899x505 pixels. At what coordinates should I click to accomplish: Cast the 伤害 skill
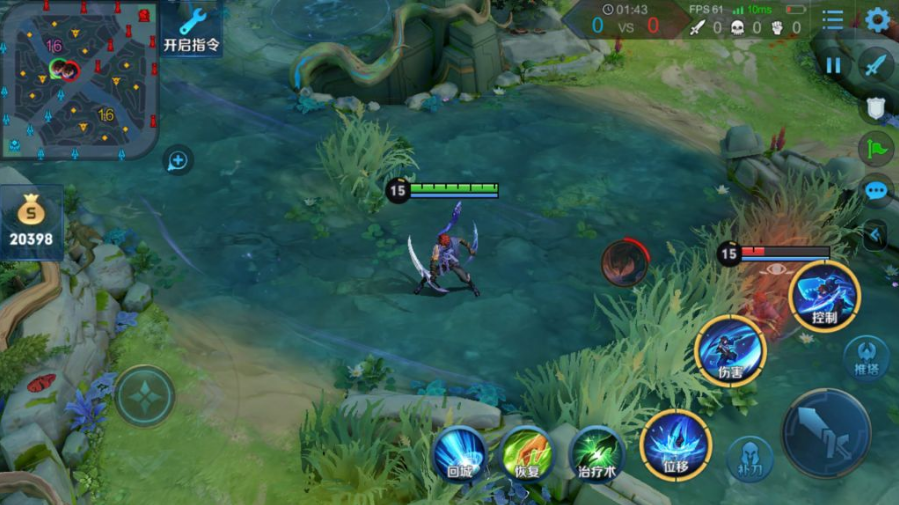730,351
